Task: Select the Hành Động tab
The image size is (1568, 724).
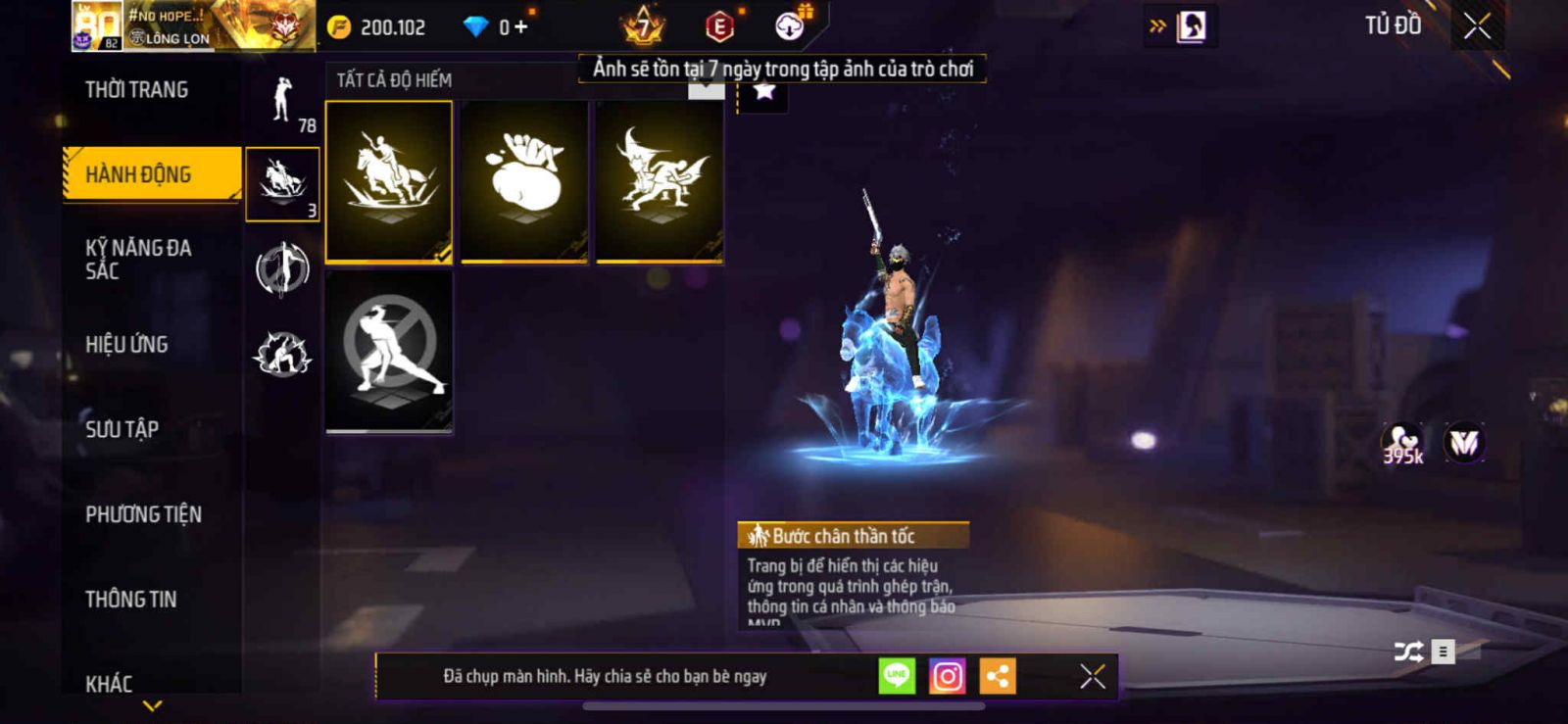Action: (x=138, y=174)
